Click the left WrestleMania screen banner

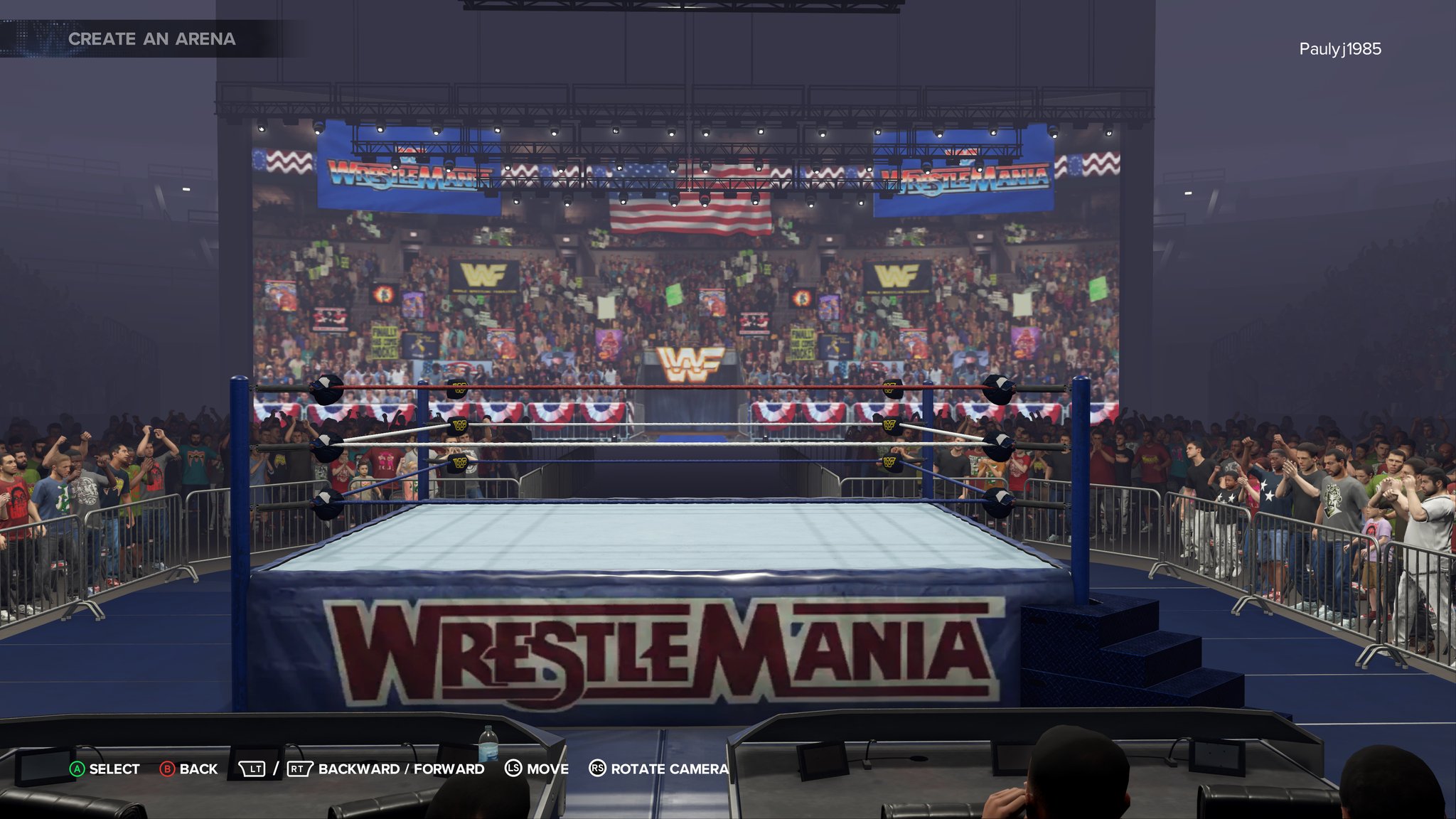[405, 176]
